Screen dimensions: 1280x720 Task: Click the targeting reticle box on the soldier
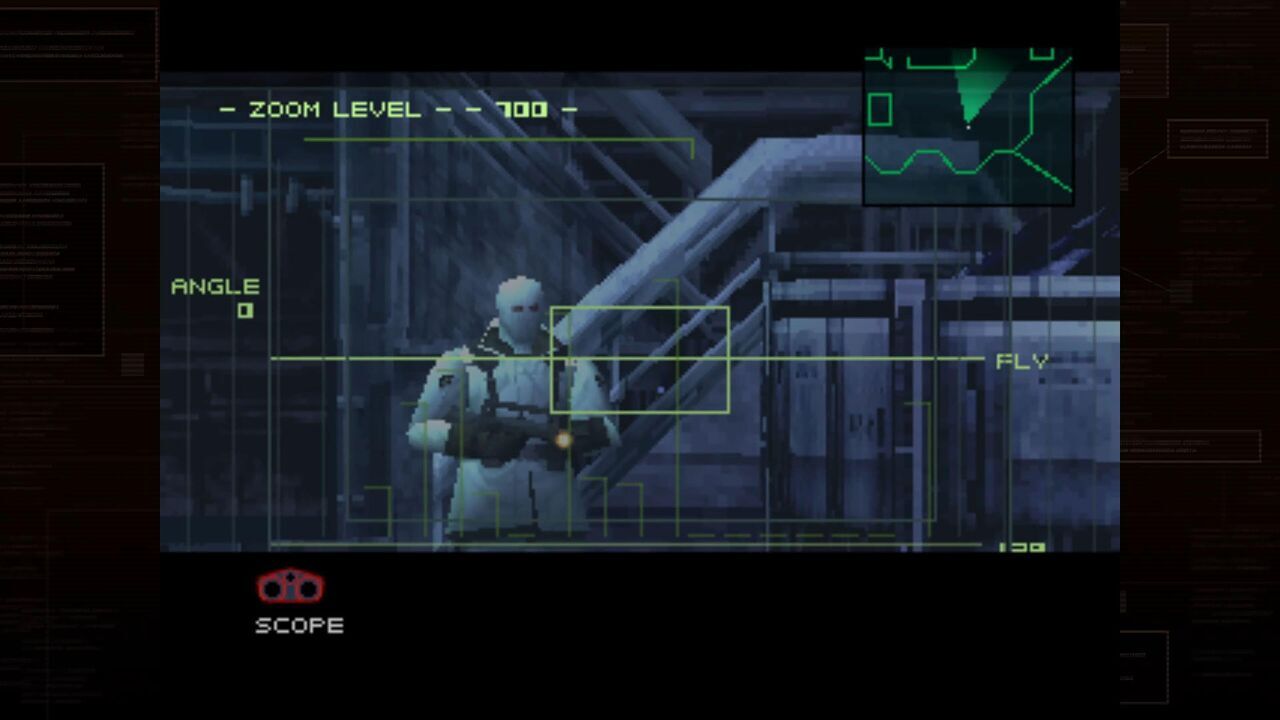pyautogui.click(x=639, y=358)
